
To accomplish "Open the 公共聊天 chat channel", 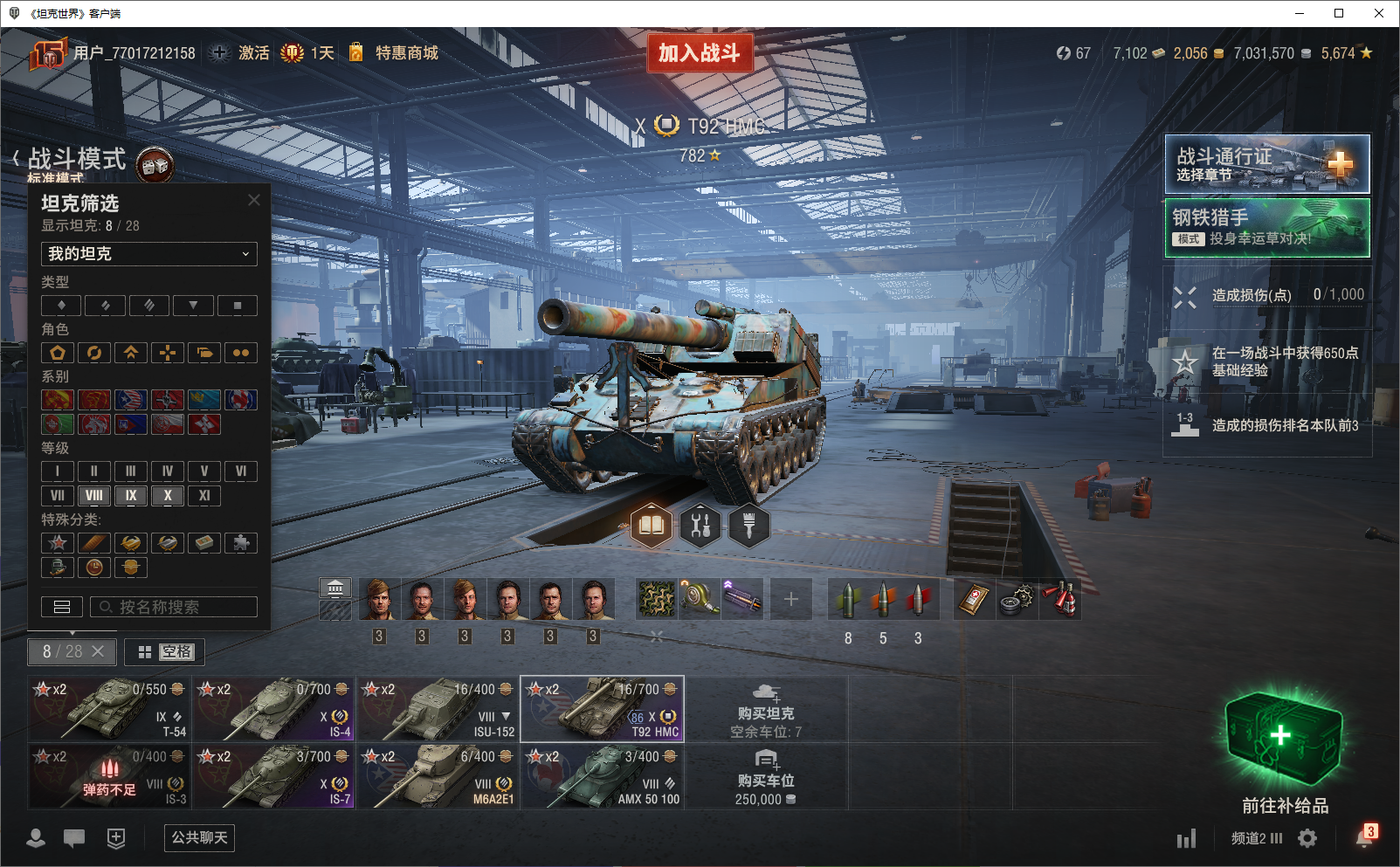I will (x=199, y=838).
